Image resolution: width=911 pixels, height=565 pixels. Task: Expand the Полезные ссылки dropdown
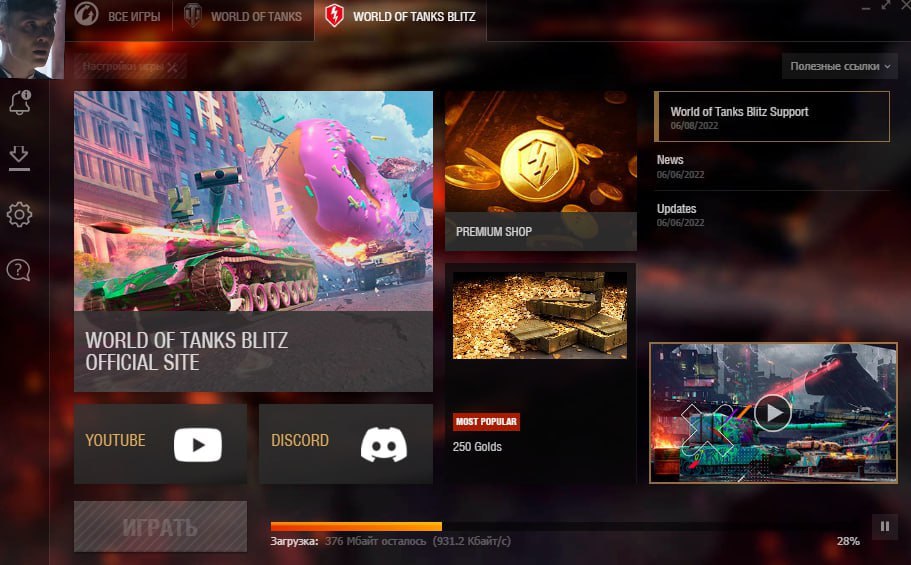(x=840, y=66)
